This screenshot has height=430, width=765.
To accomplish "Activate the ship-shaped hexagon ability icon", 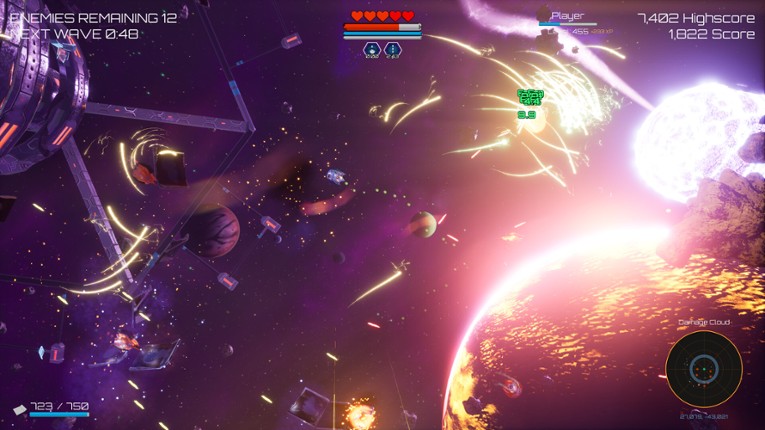I will (x=371, y=49).
